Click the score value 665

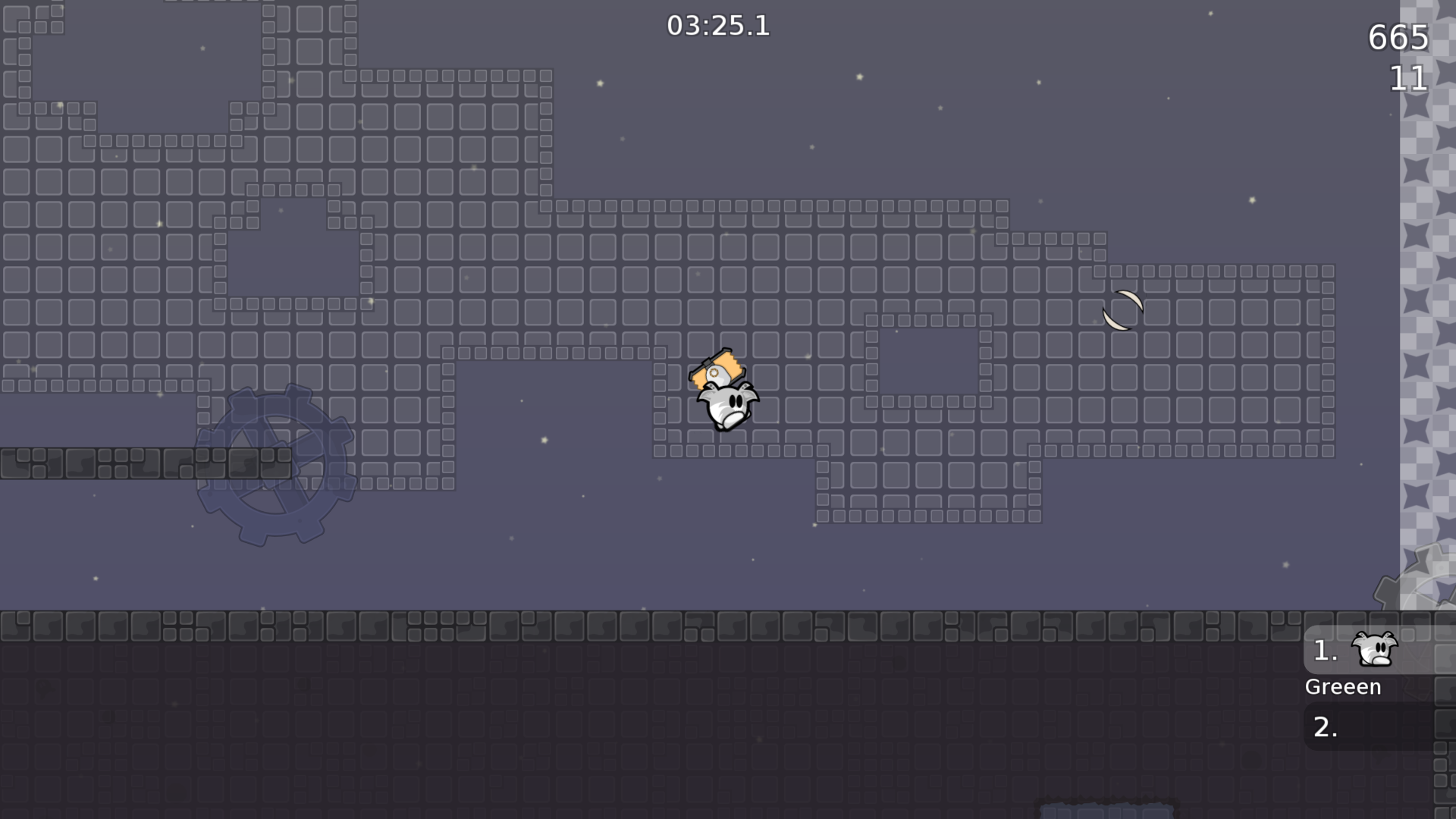pos(1398,37)
